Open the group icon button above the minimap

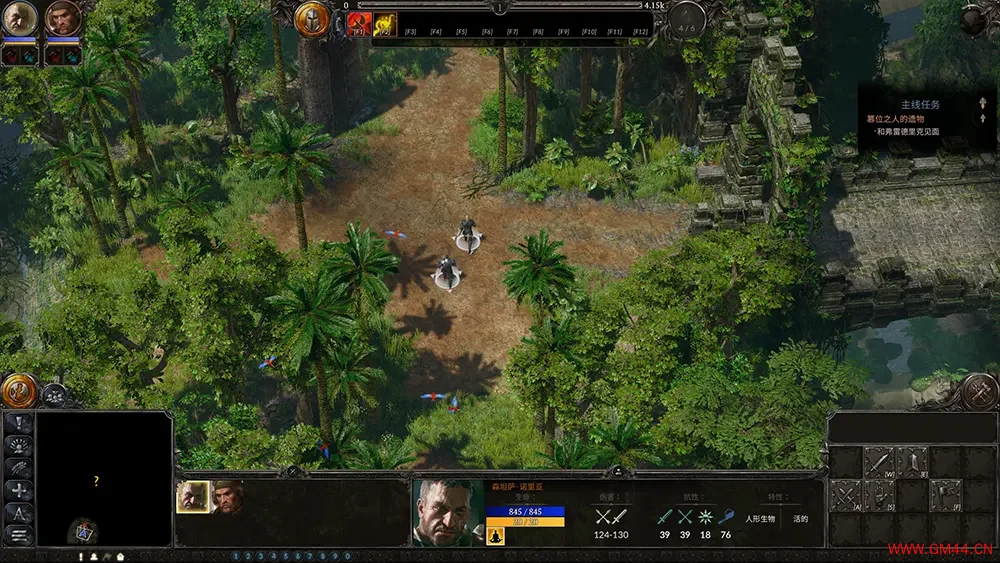(x=54, y=395)
